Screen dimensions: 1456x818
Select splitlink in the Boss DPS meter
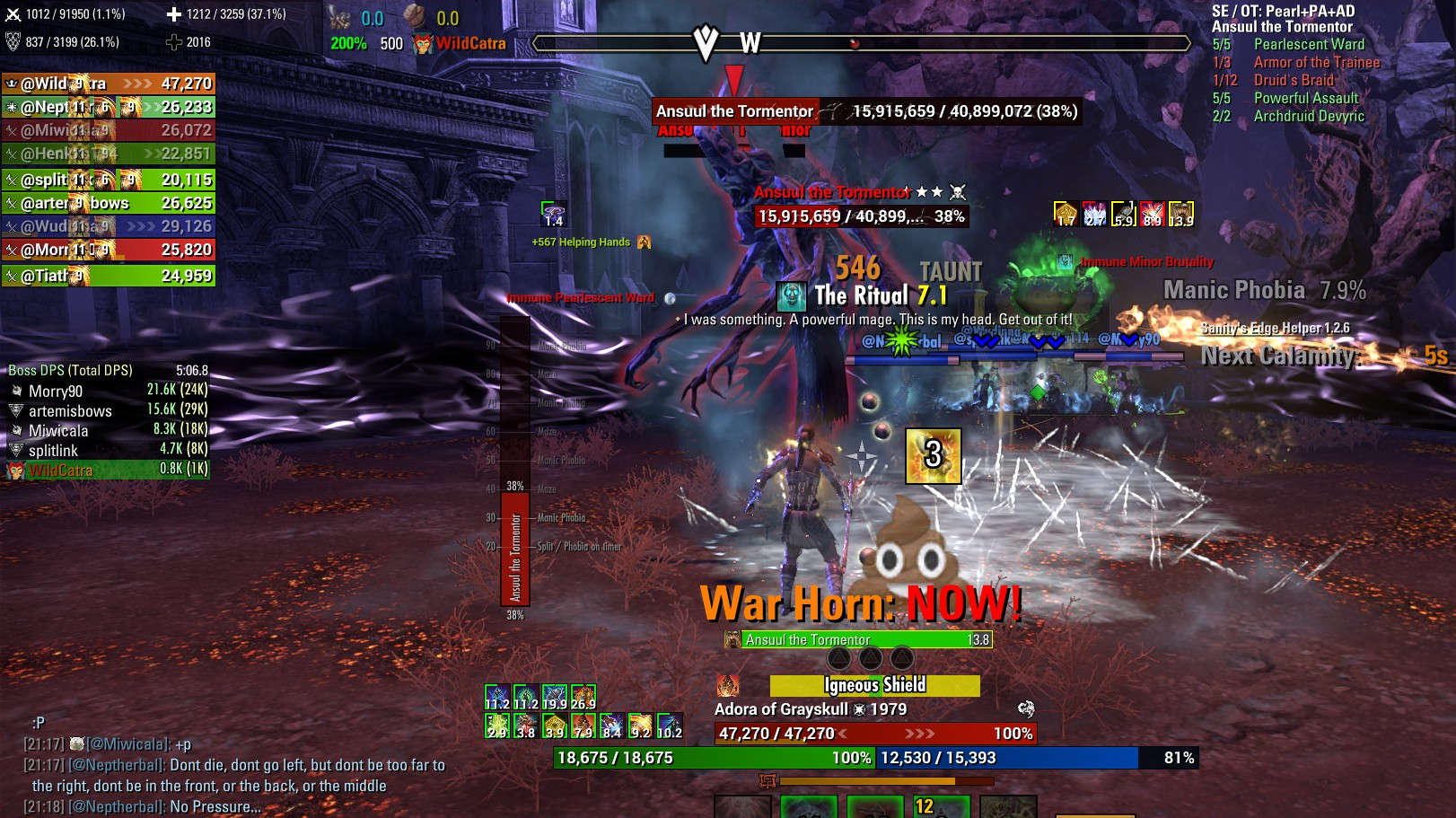pyautogui.click(x=53, y=450)
